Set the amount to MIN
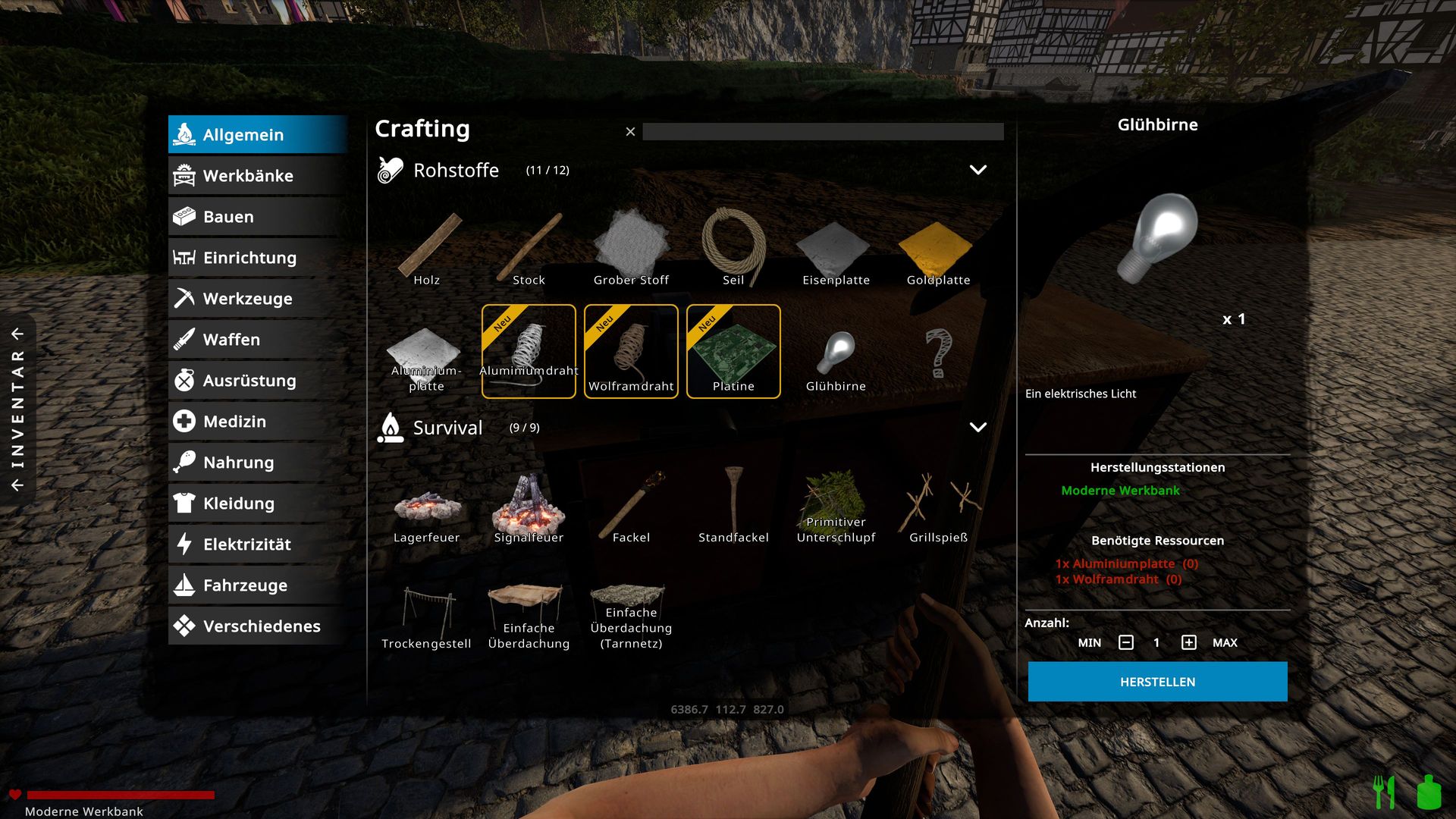The image size is (1456, 819). click(1089, 643)
